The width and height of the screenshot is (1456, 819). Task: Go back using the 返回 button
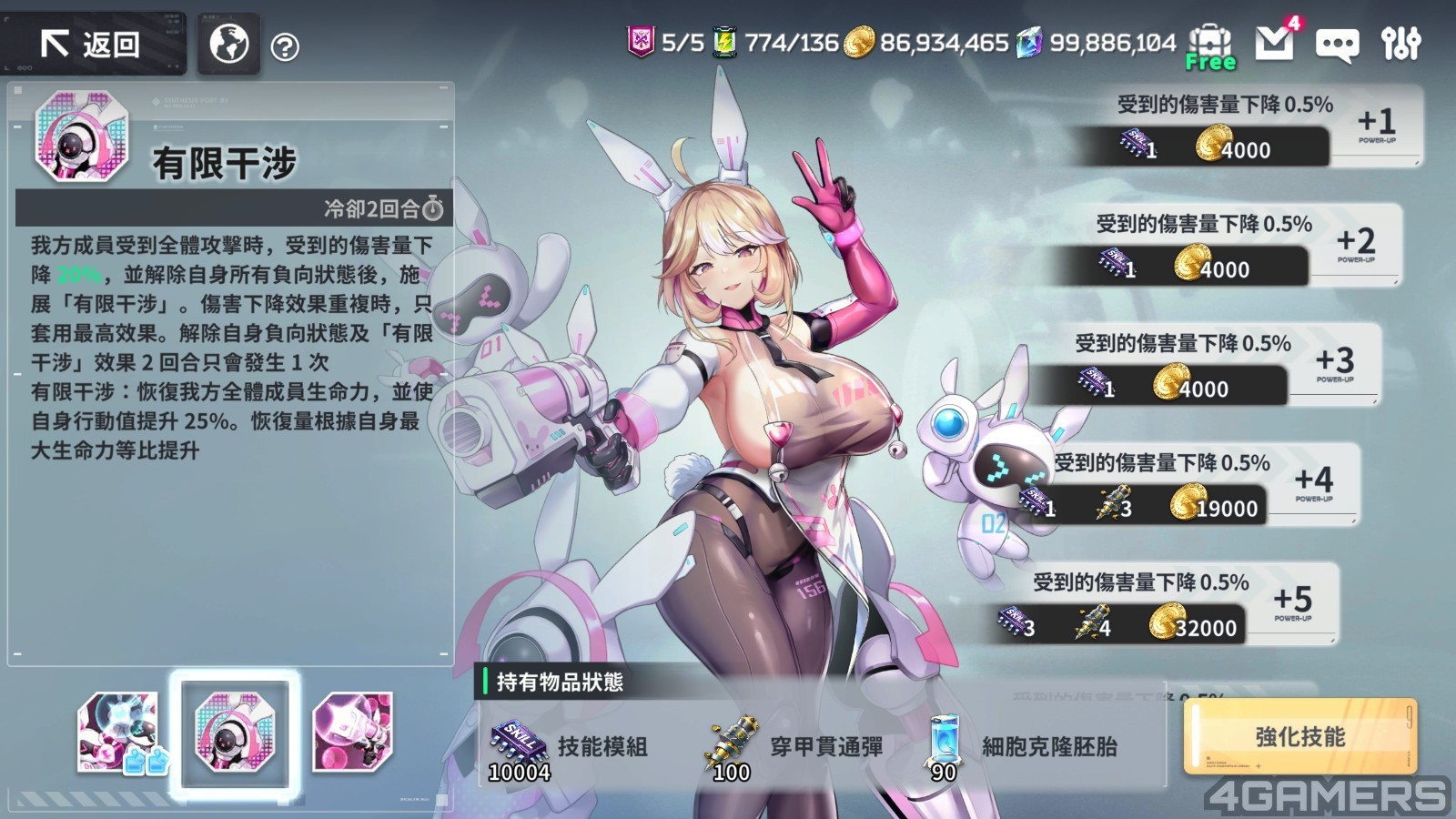91,44
